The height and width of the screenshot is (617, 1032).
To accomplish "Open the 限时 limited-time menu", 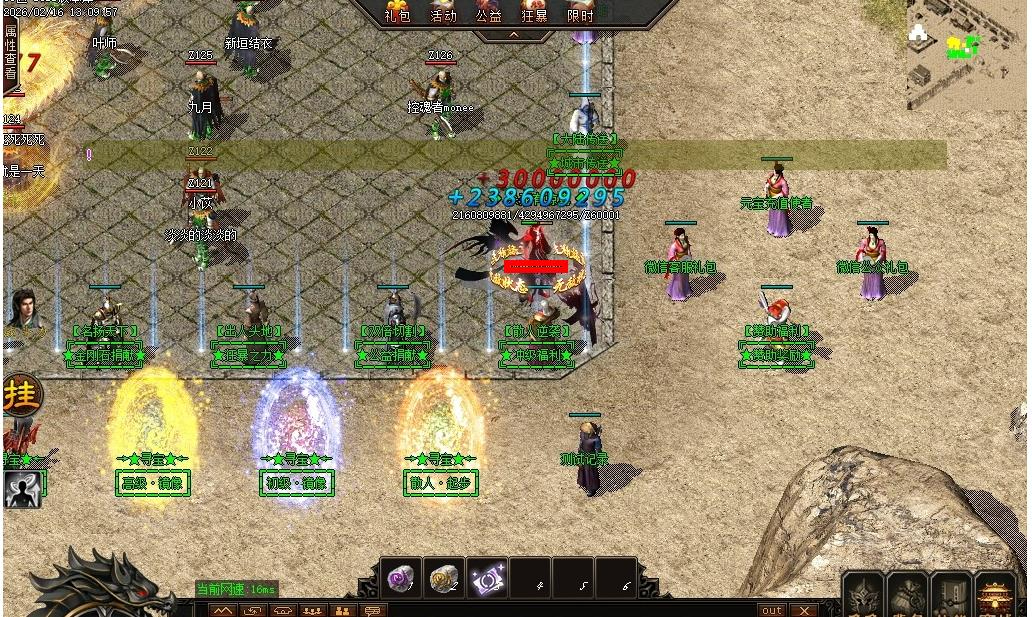I will point(580,14).
